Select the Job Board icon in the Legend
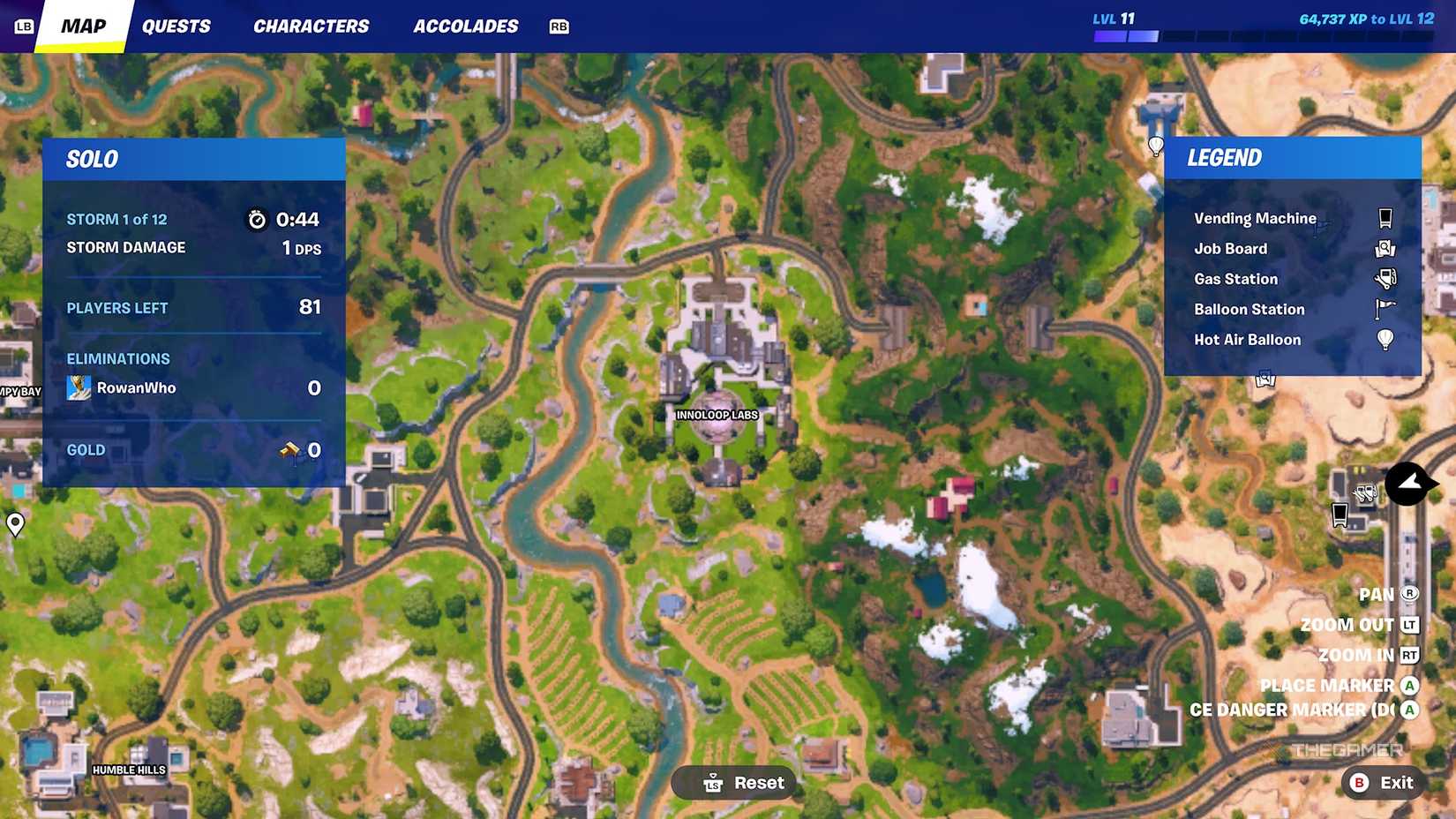This screenshot has height=819, width=1456. click(x=1385, y=248)
